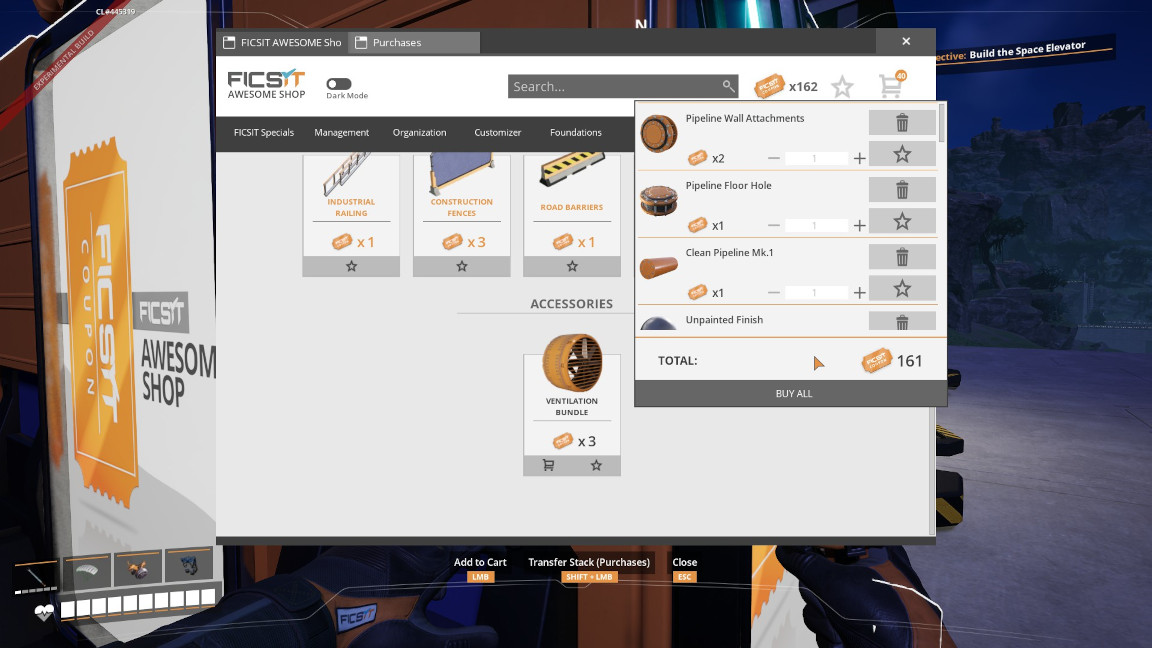Add Ventilation Bundle to cart
1152x648 pixels.
coord(548,465)
